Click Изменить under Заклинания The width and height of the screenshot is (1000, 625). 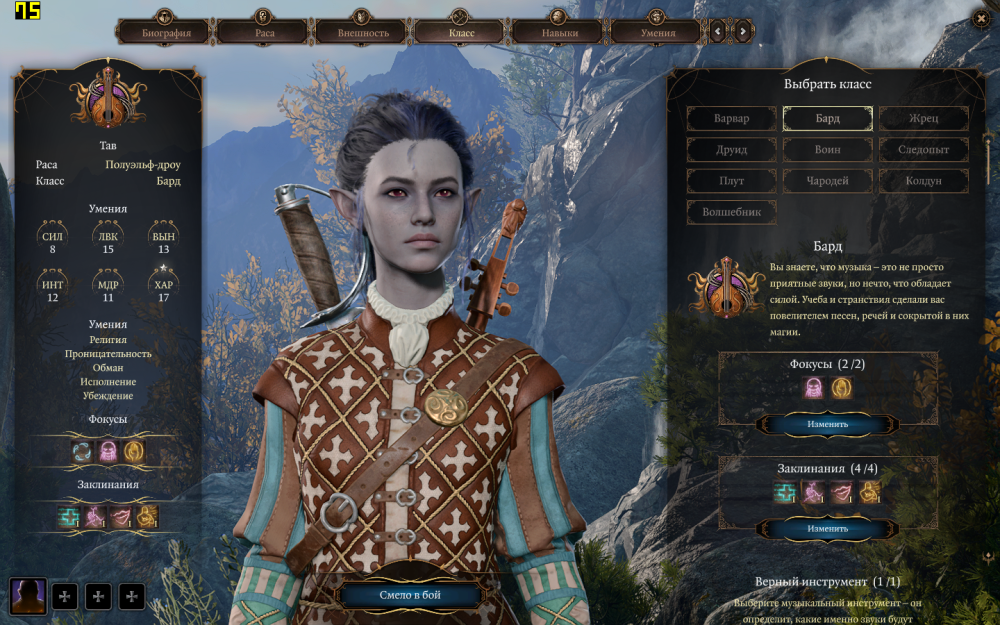click(827, 528)
